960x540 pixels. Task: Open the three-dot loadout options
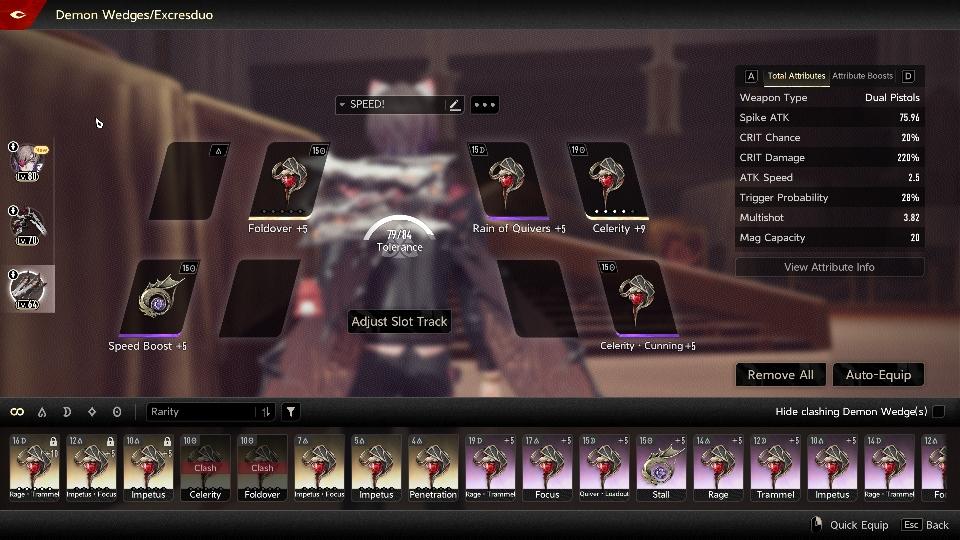484,104
